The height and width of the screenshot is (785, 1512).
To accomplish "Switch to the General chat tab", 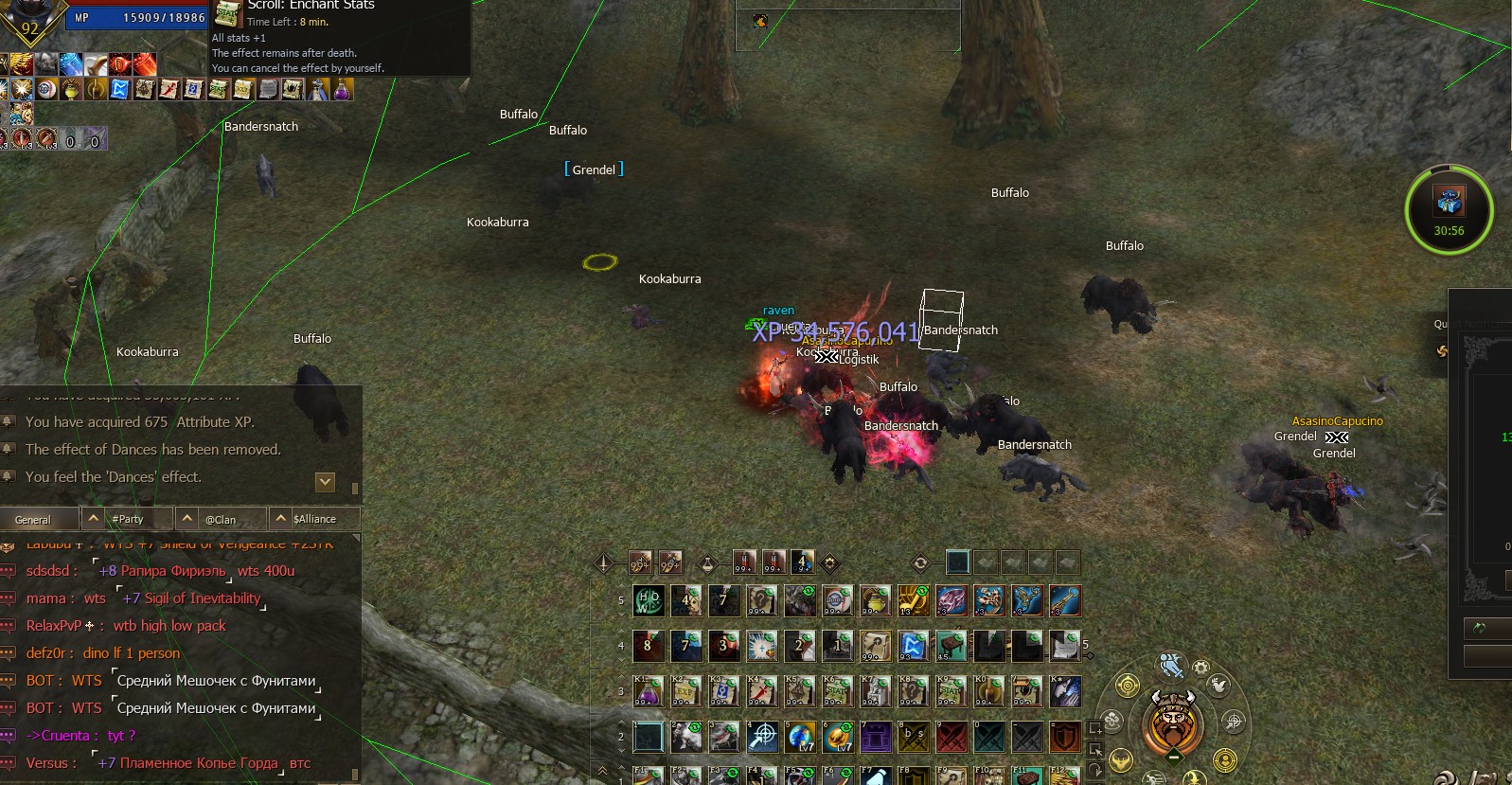I will (x=33, y=520).
